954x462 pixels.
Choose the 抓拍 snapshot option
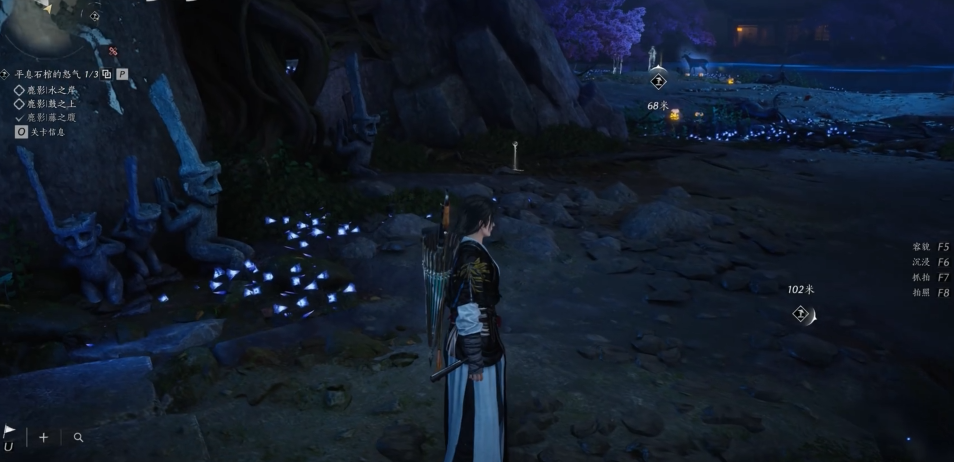(x=930, y=277)
